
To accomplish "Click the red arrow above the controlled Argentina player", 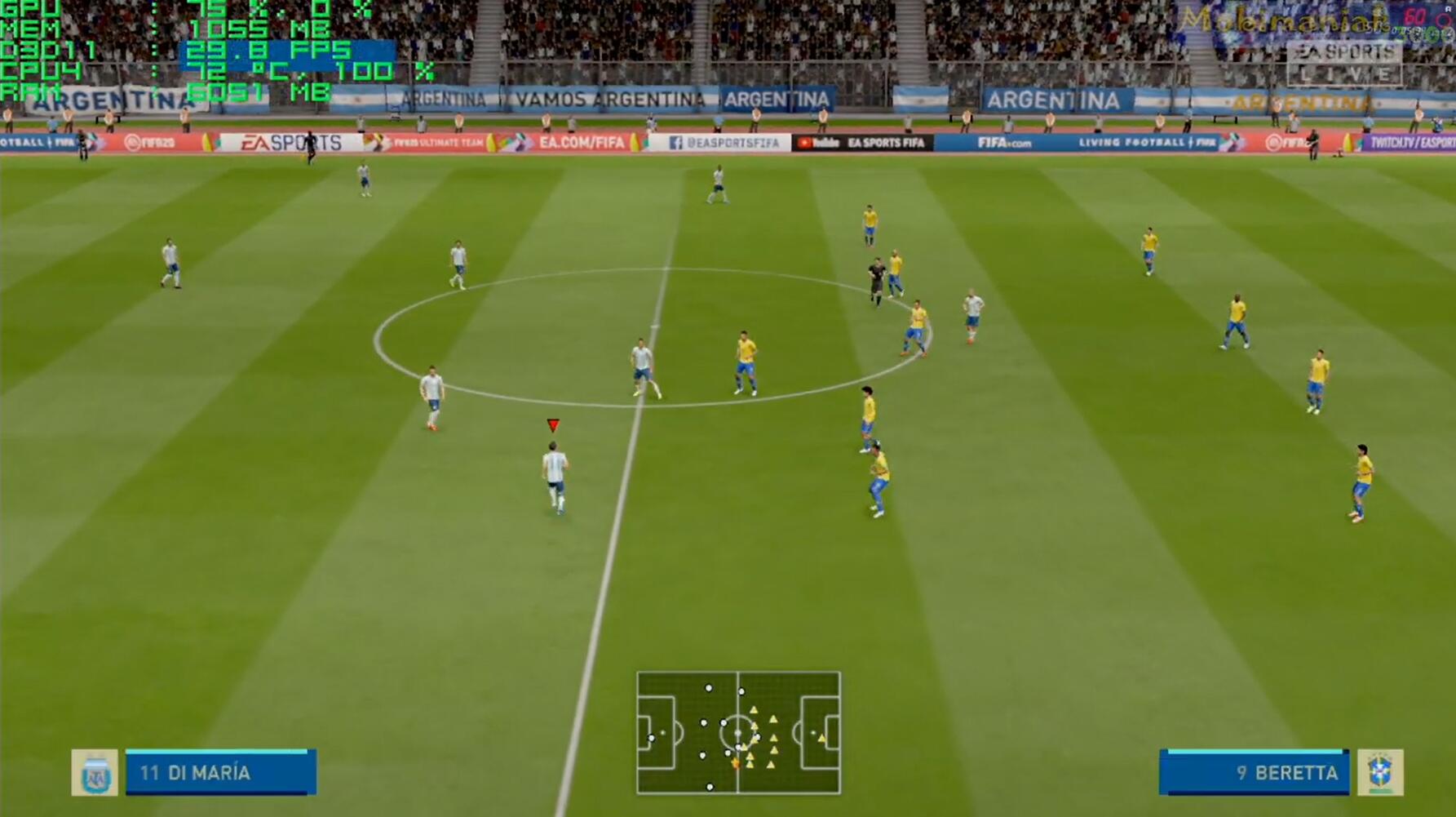I will 552,424.
